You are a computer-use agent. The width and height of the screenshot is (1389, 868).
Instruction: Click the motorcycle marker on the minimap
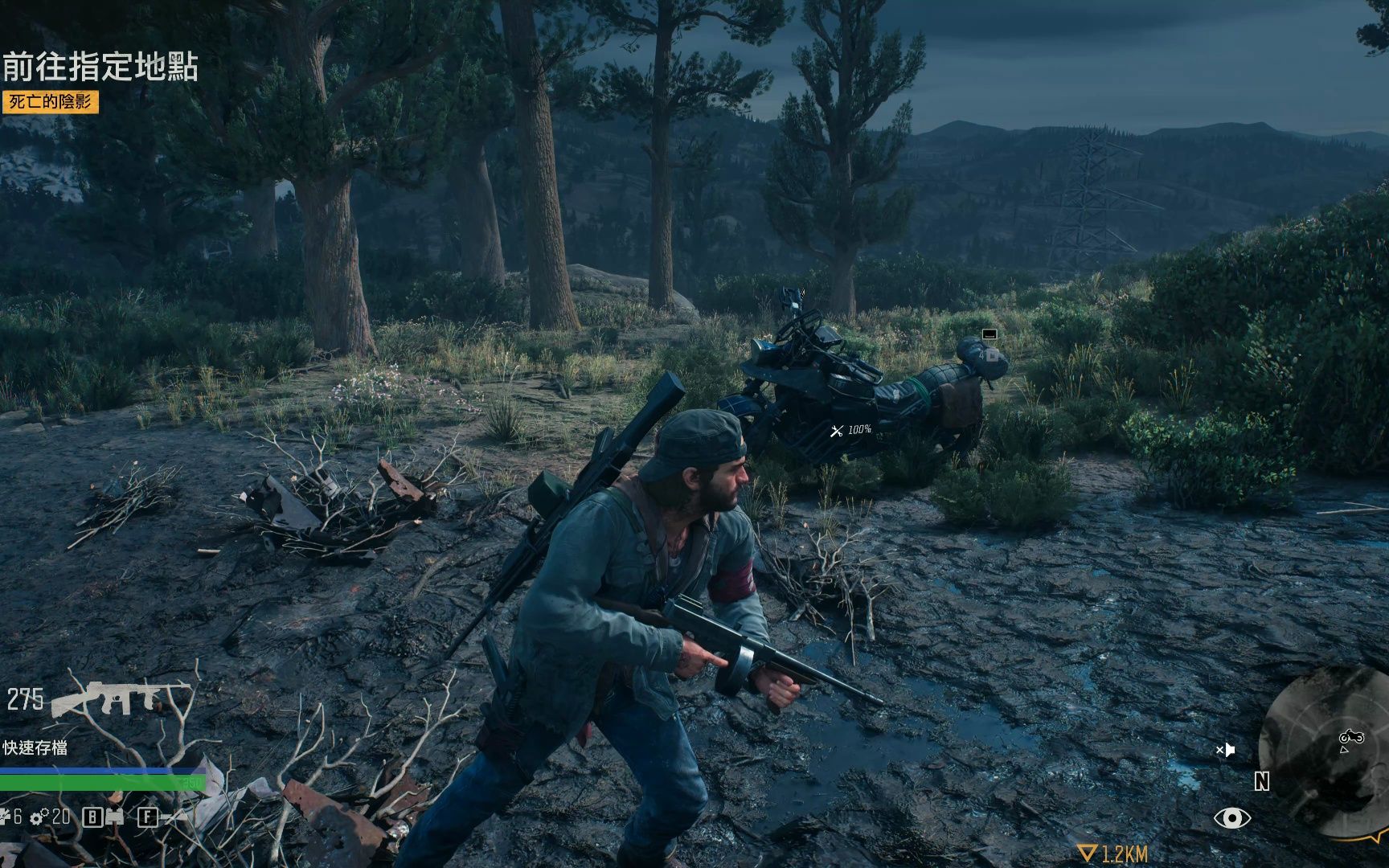click(1350, 737)
